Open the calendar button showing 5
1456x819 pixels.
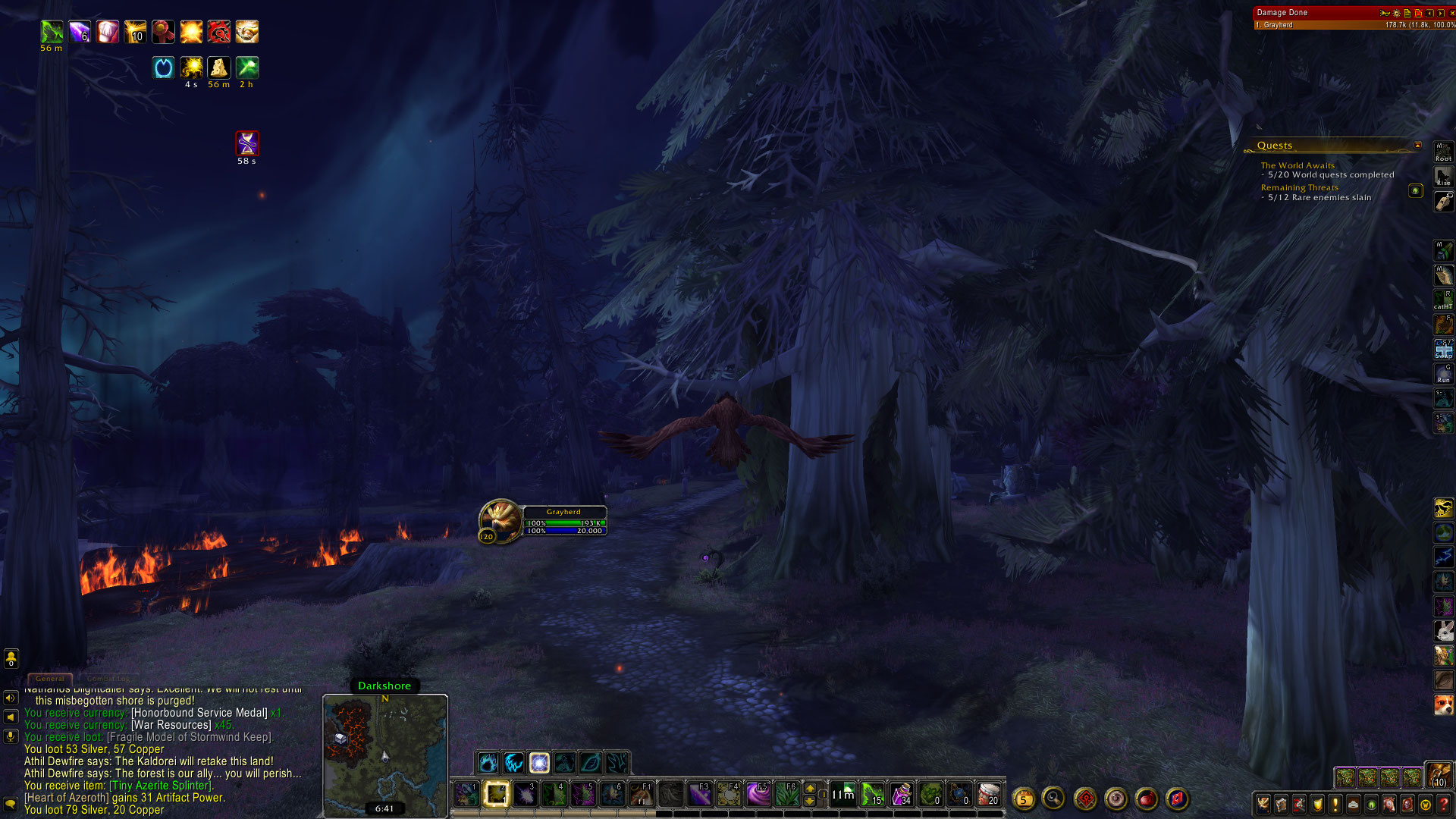click(1024, 799)
